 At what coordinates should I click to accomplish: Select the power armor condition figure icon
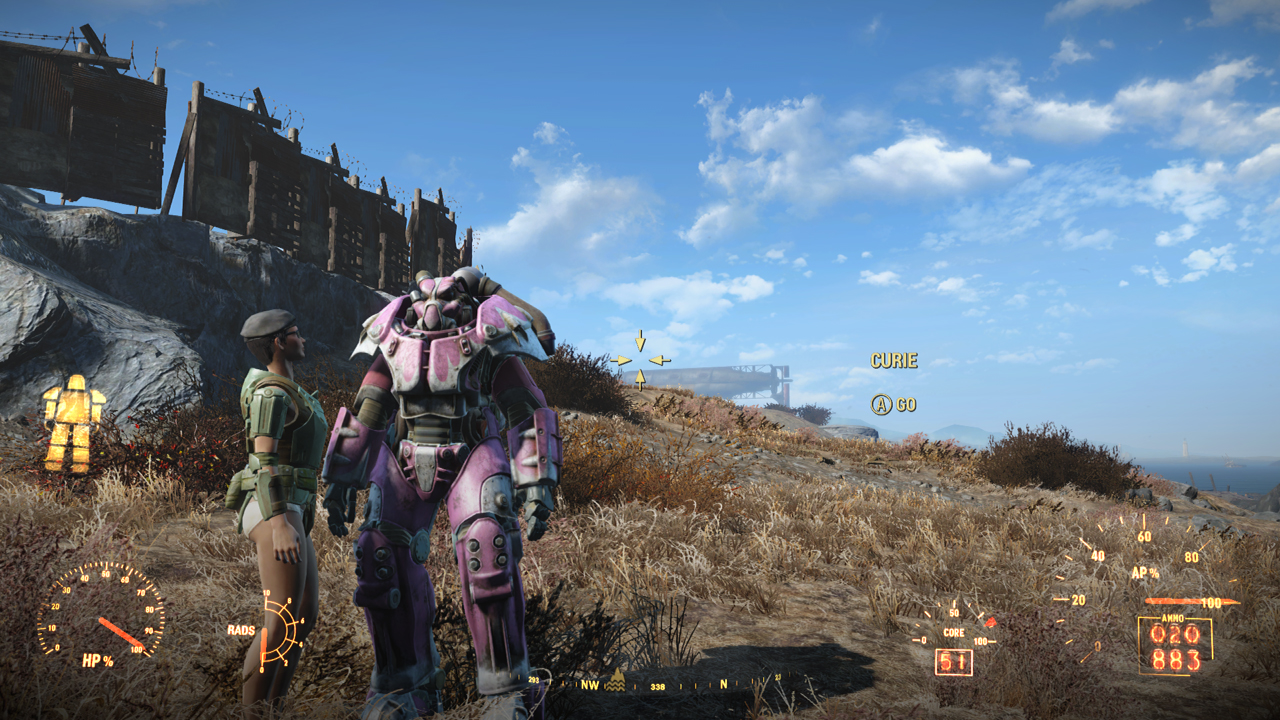(73, 422)
